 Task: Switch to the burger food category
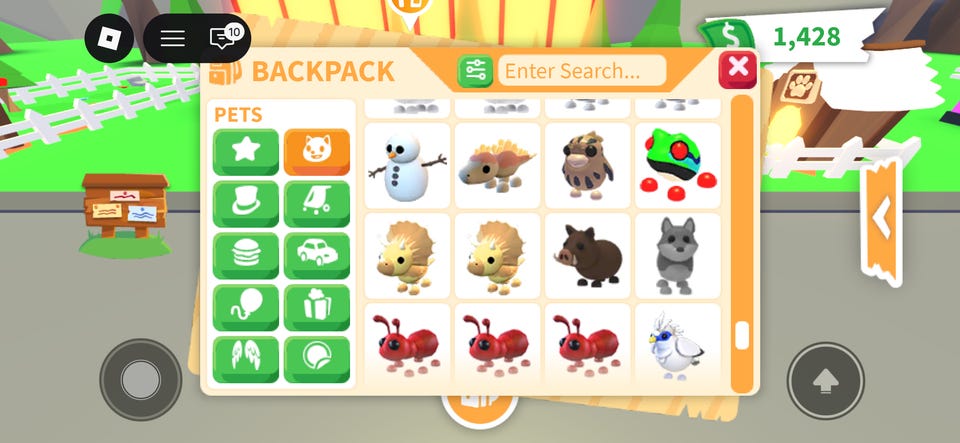245,256
